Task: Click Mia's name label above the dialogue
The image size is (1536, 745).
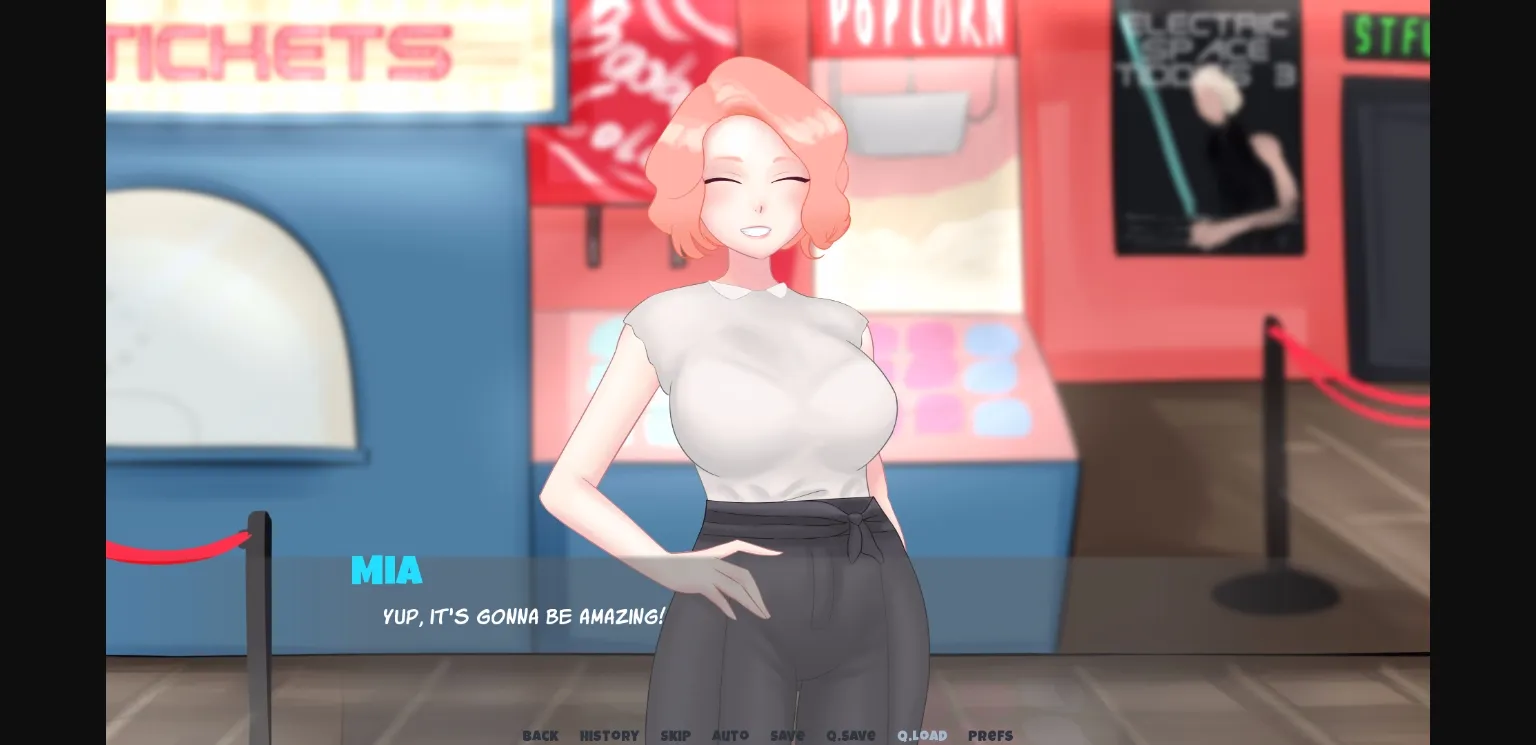Action: [x=386, y=571]
